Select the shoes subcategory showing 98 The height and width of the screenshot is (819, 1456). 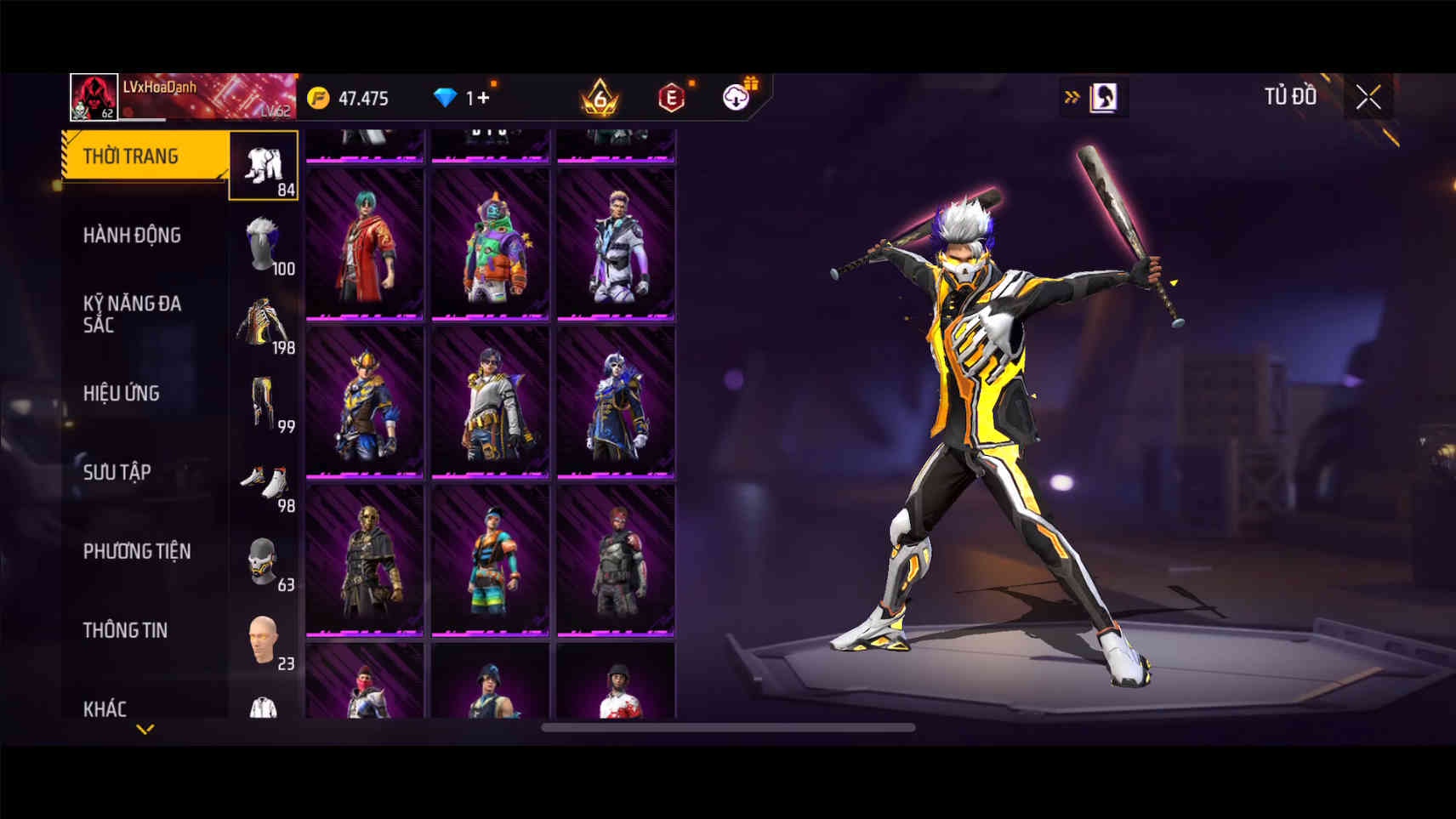[x=264, y=483]
